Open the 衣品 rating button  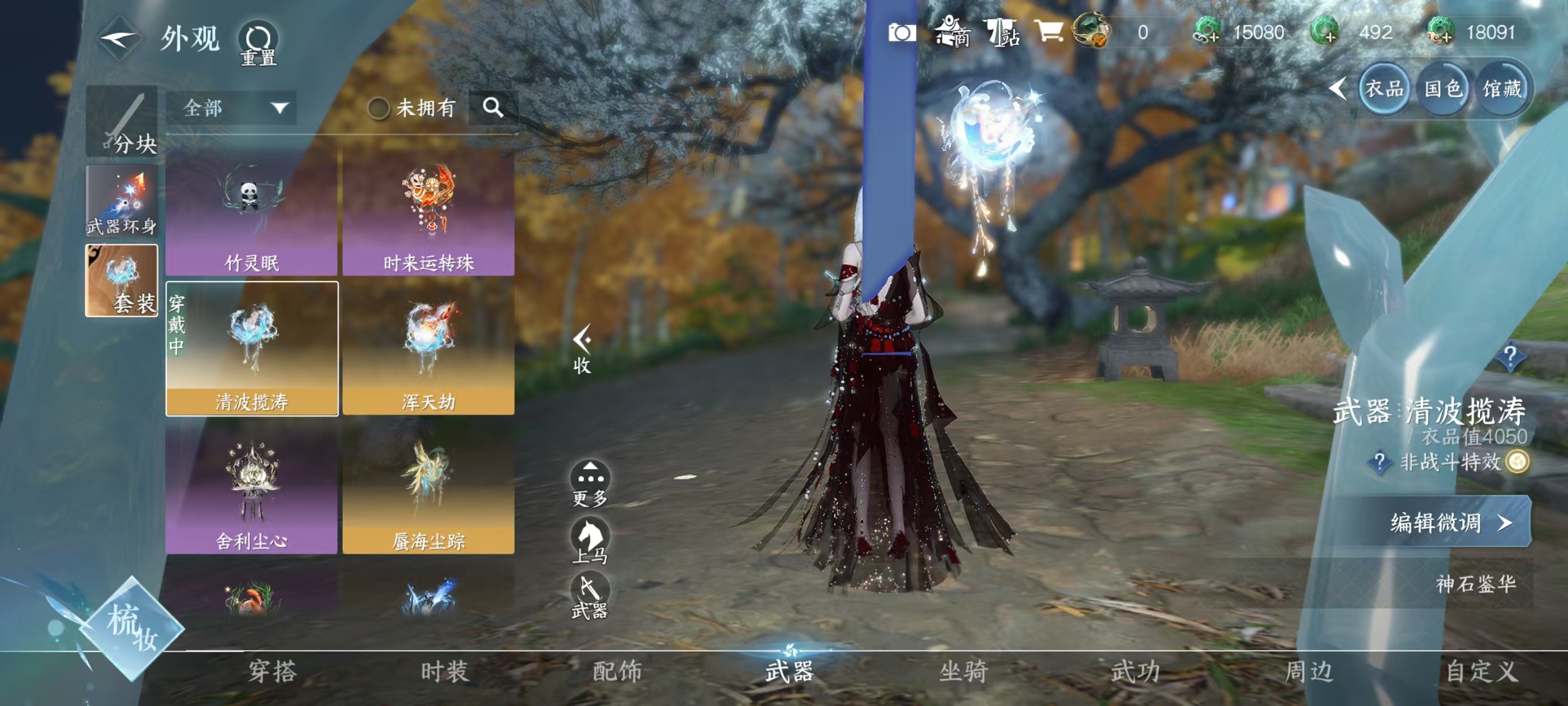[1384, 90]
